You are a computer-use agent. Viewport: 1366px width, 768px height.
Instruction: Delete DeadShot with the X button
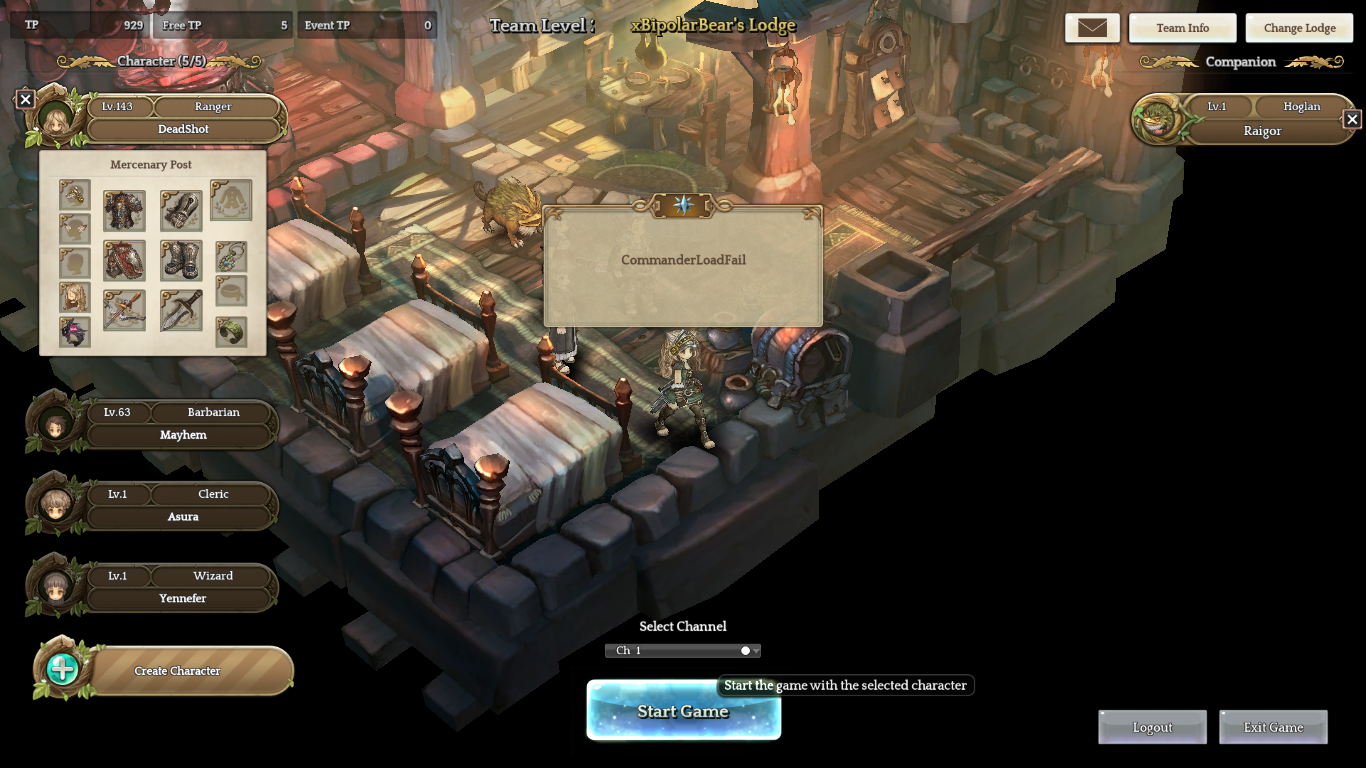click(26, 99)
